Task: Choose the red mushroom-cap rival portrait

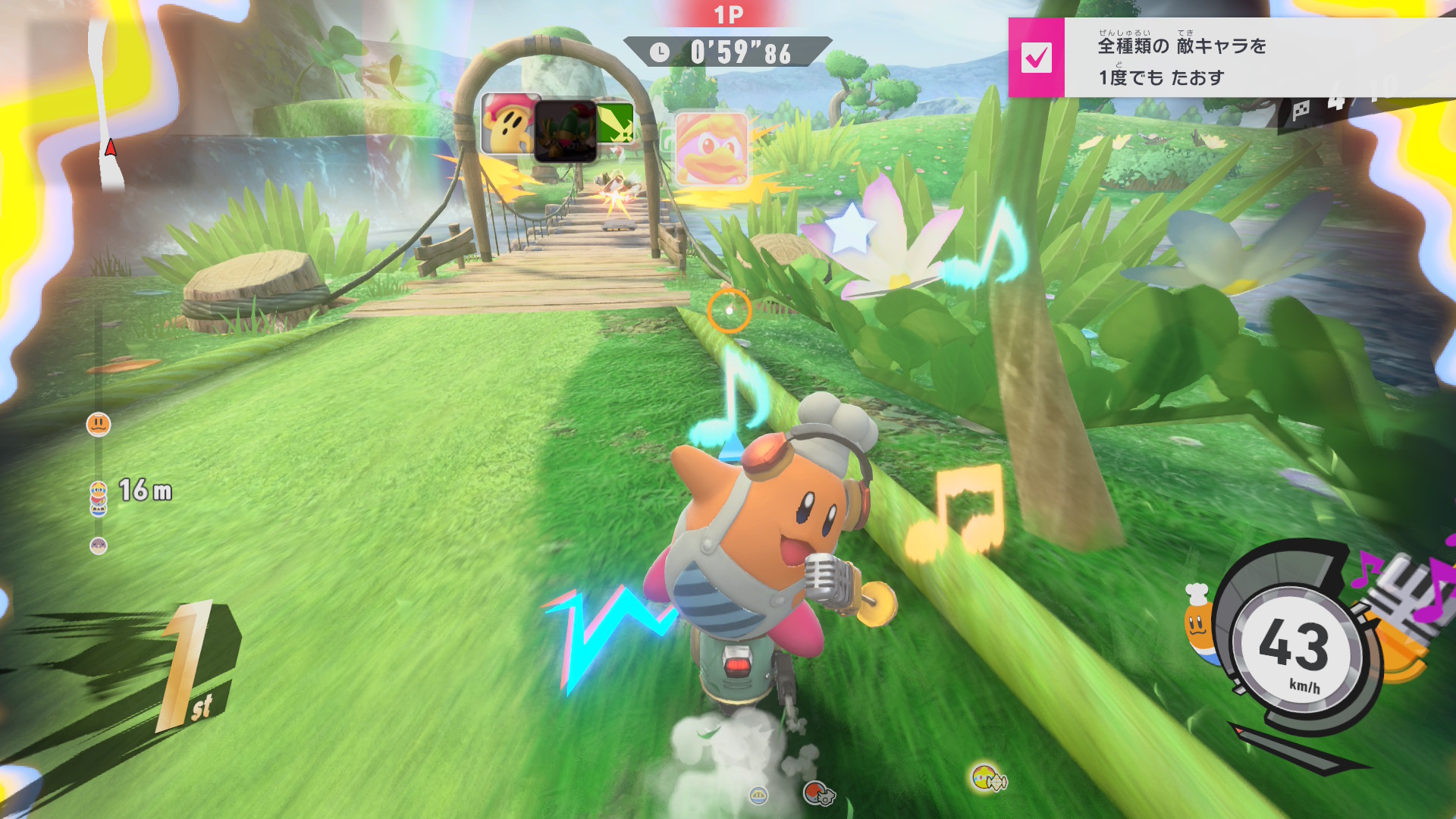Action: tap(509, 124)
